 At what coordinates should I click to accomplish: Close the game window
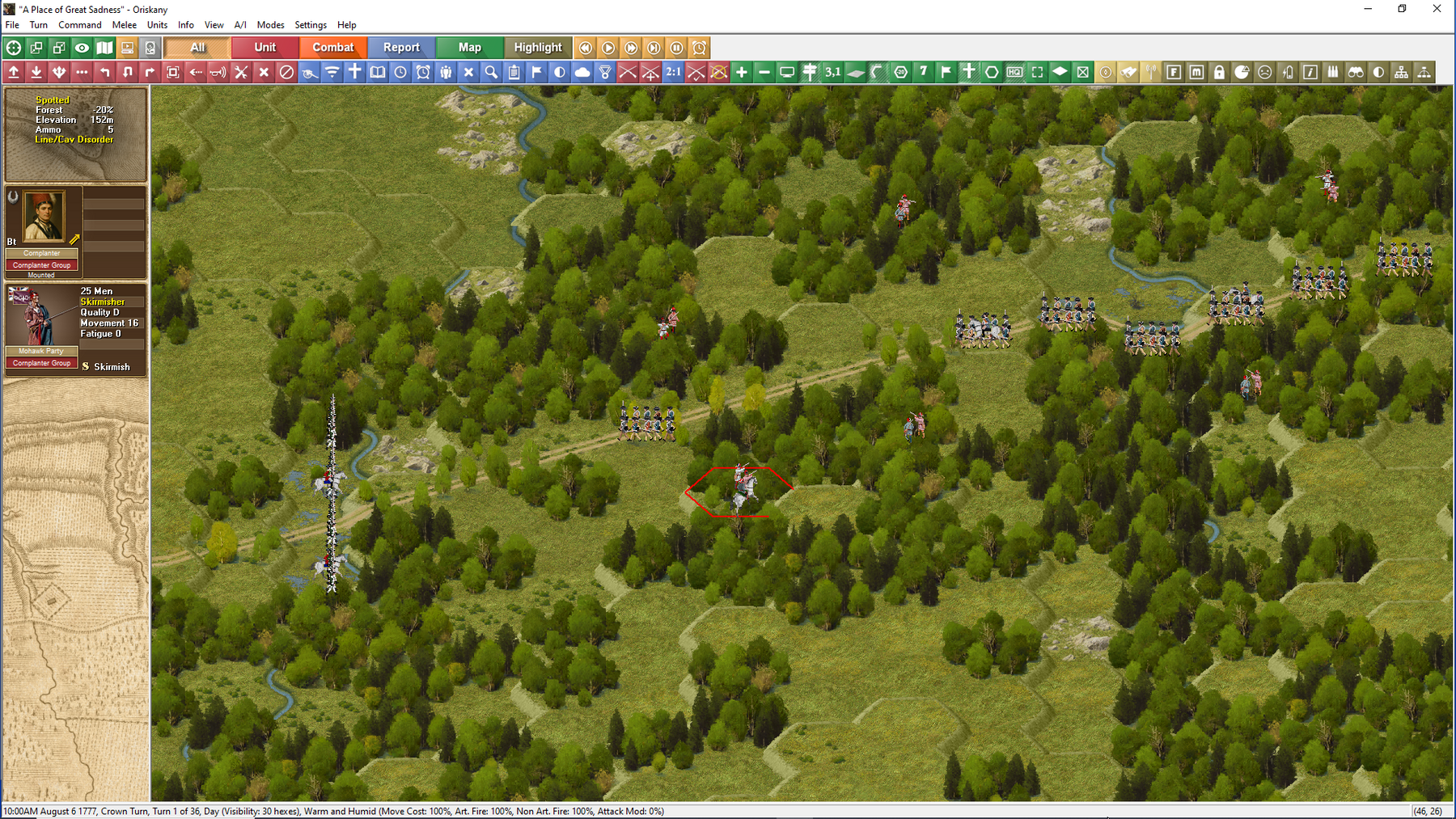click(x=1437, y=9)
